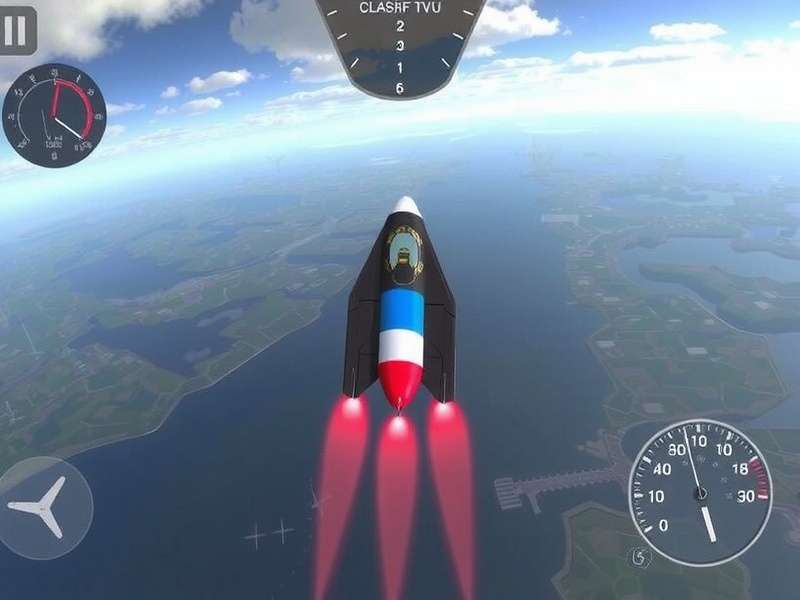This screenshot has width=800, height=600.
Task: Click the small circular icon beside the speedometer
Action: coord(640,556)
